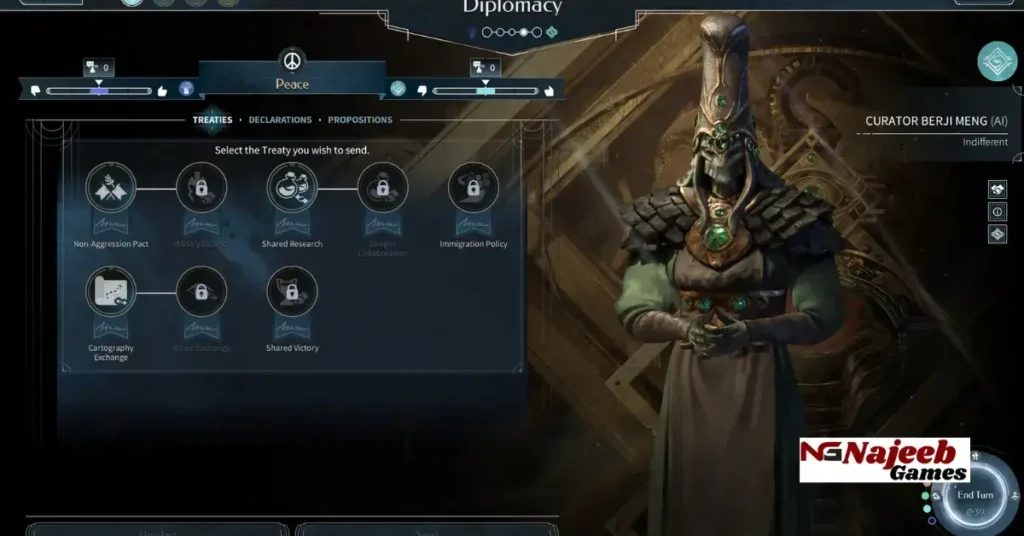Switch to the Treaties tab
Image resolution: width=1024 pixels, height=536 pixels.
212,120
